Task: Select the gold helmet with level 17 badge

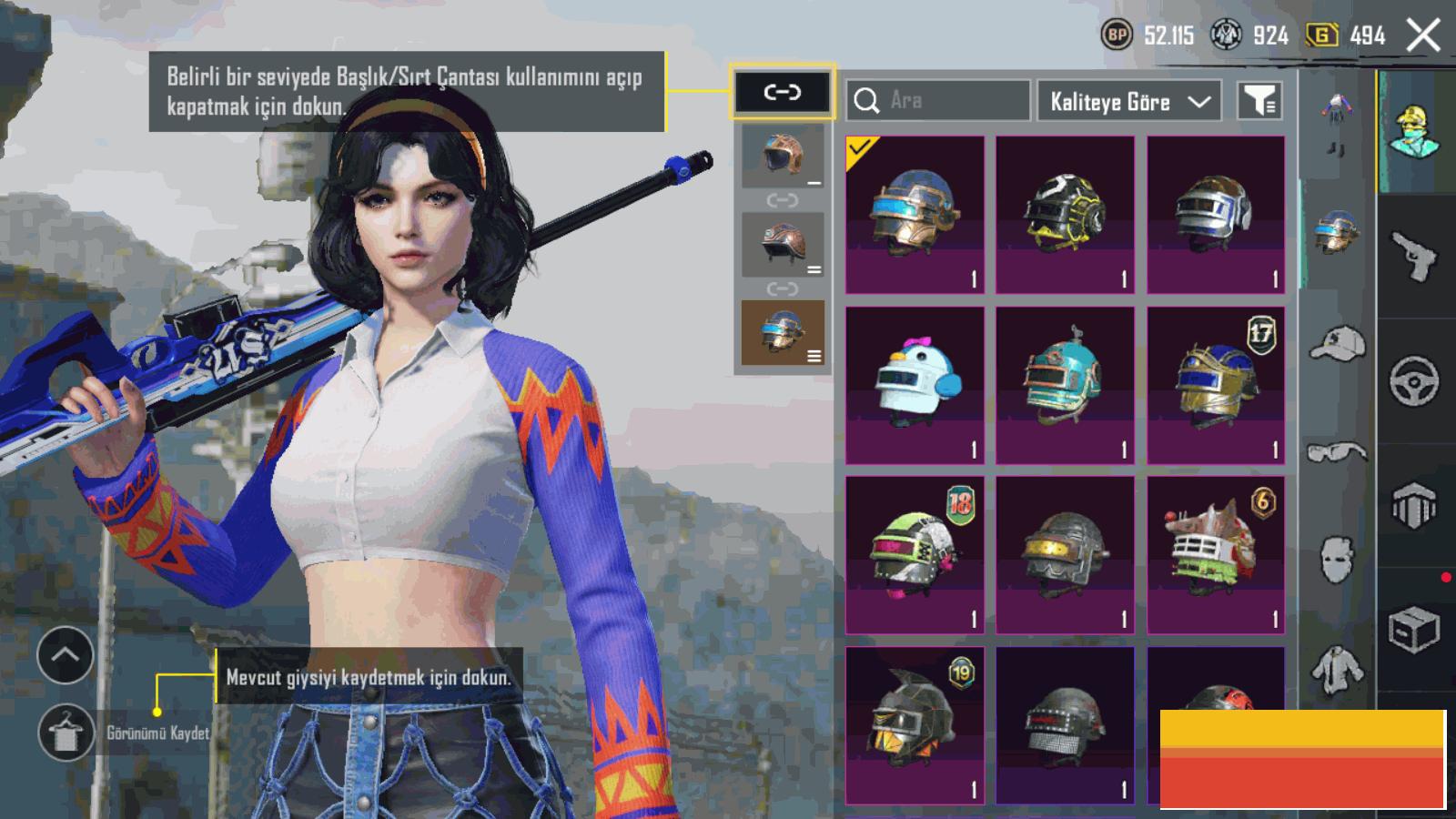Action: coord(1216,385)
